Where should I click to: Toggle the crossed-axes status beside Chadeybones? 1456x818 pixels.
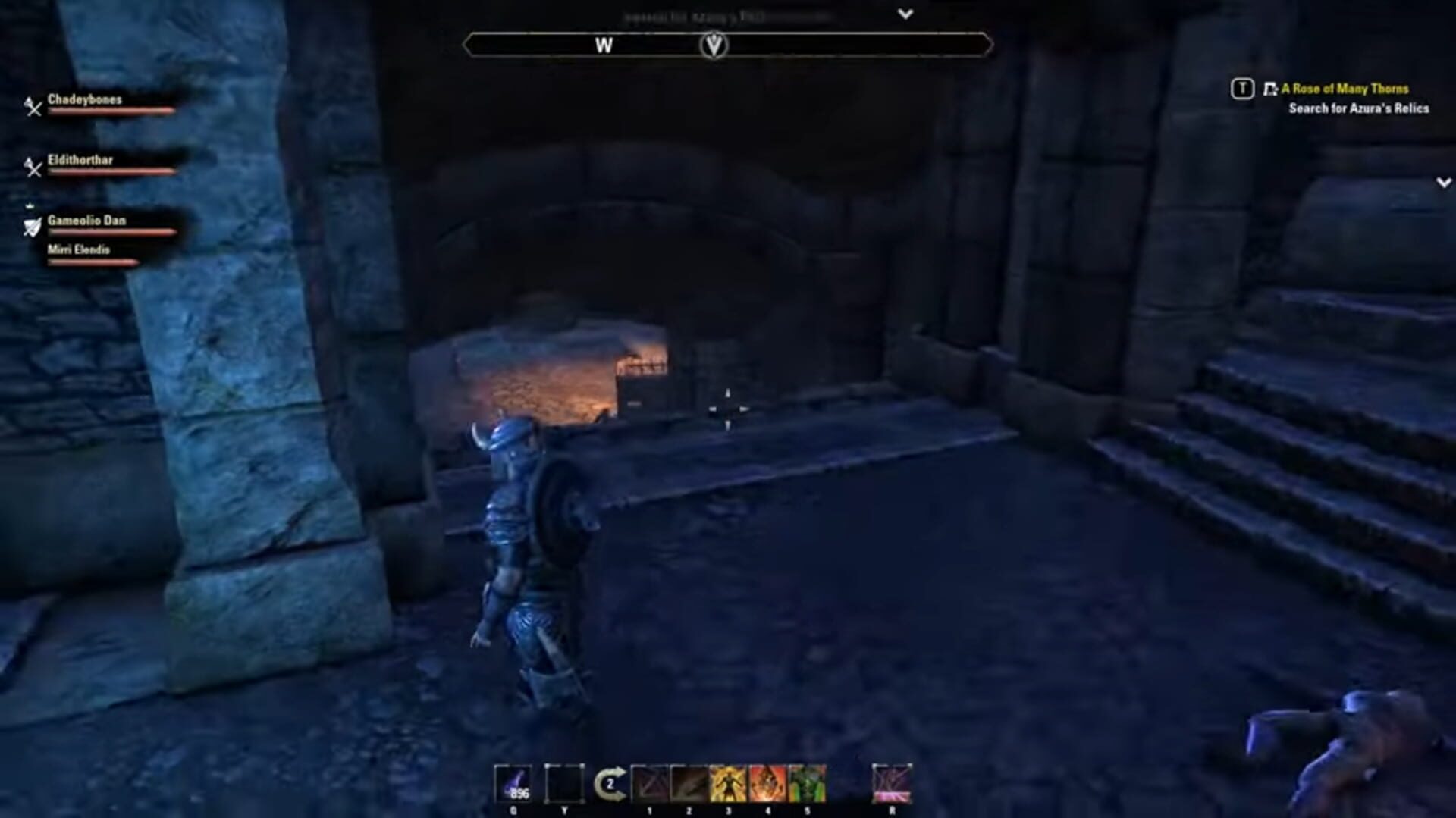click(x=32, y=108)
